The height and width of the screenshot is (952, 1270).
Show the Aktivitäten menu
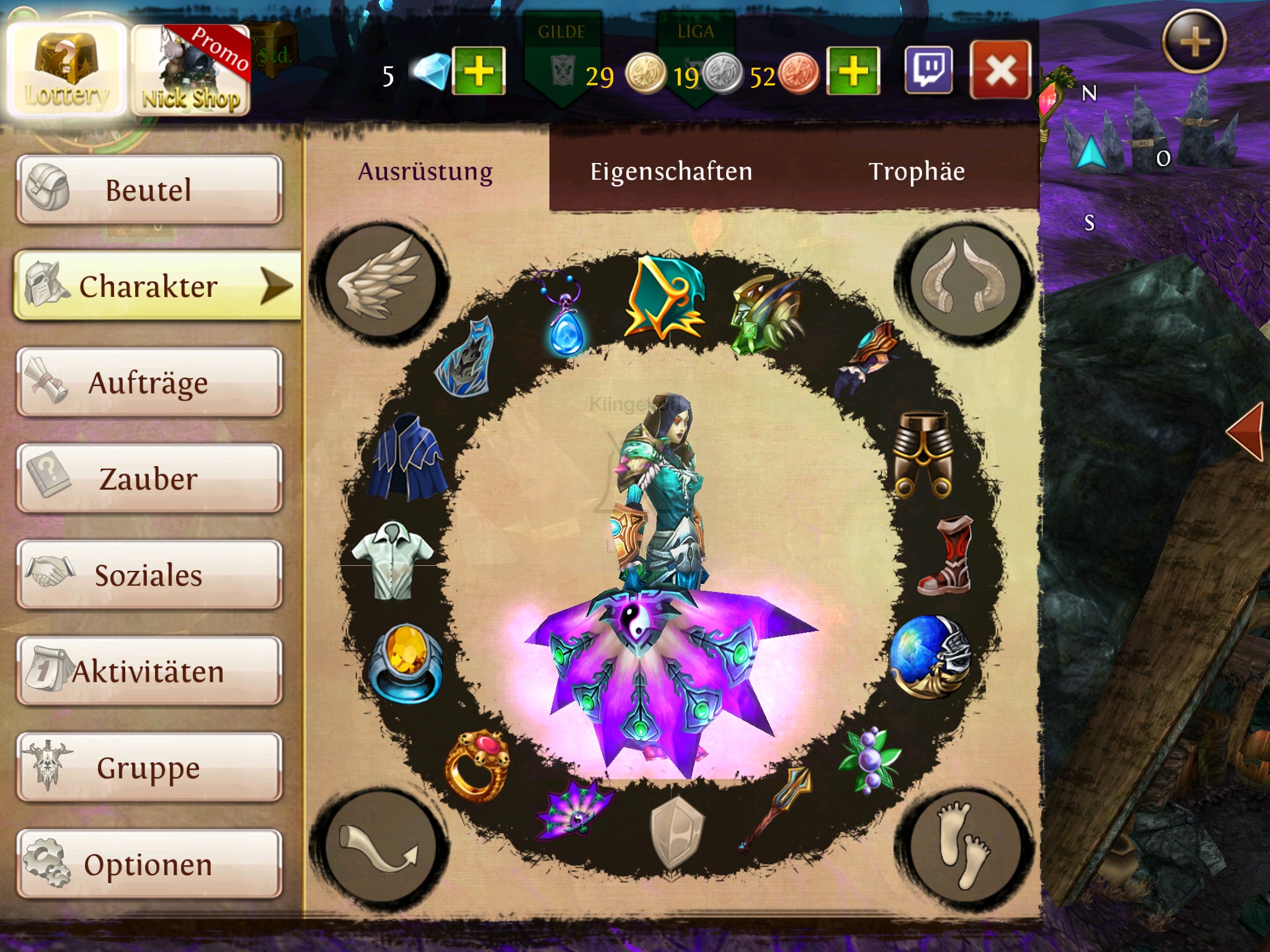point(149,672)
